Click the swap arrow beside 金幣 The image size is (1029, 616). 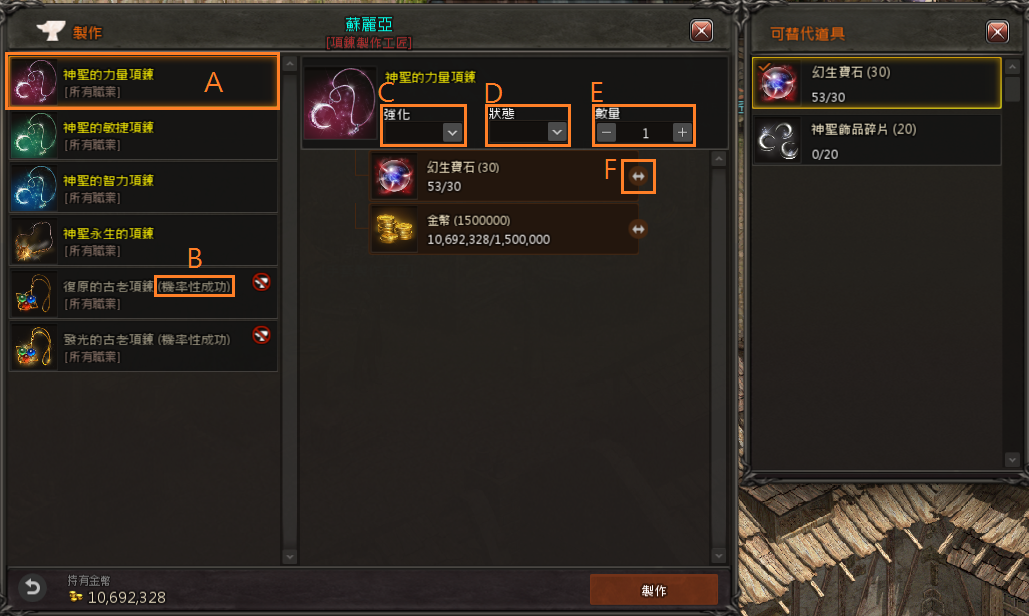pos(639,229)
